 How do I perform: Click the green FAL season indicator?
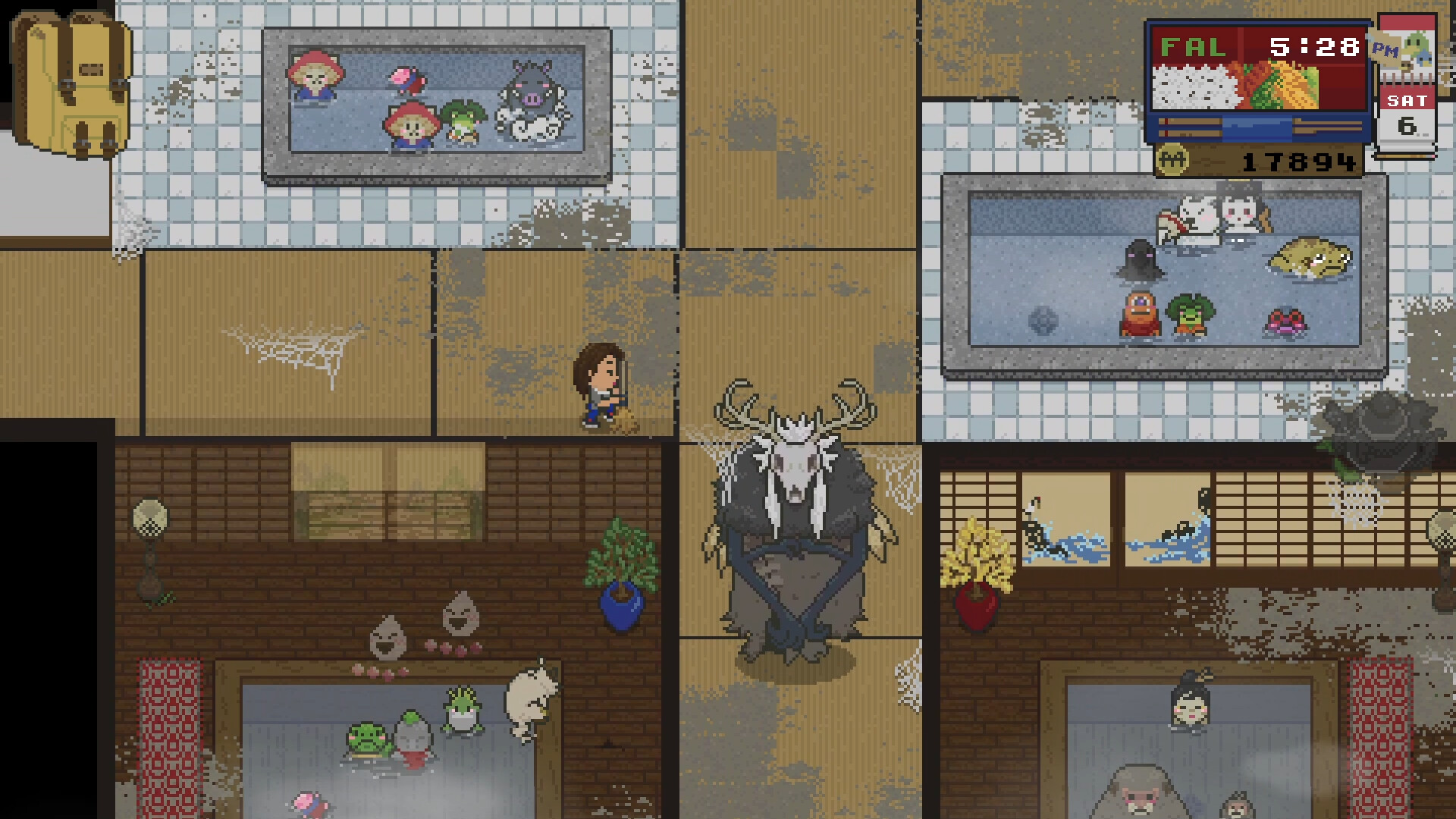click(x=1192, y=47)
